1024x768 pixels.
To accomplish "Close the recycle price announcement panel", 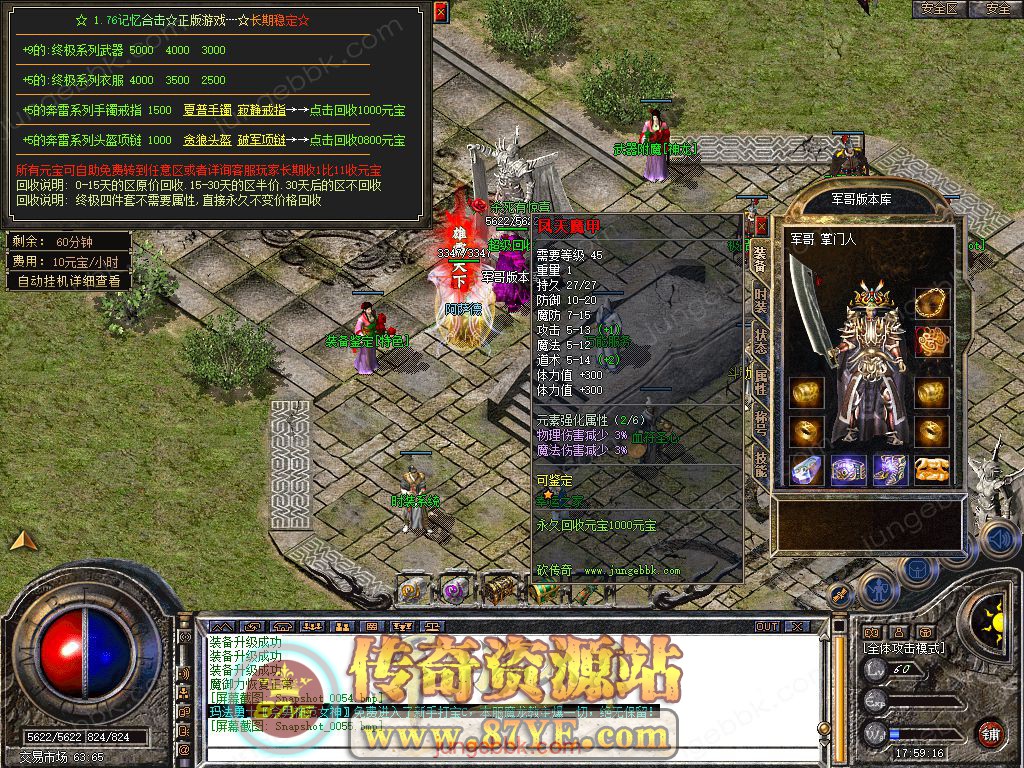I will [441, 11].
